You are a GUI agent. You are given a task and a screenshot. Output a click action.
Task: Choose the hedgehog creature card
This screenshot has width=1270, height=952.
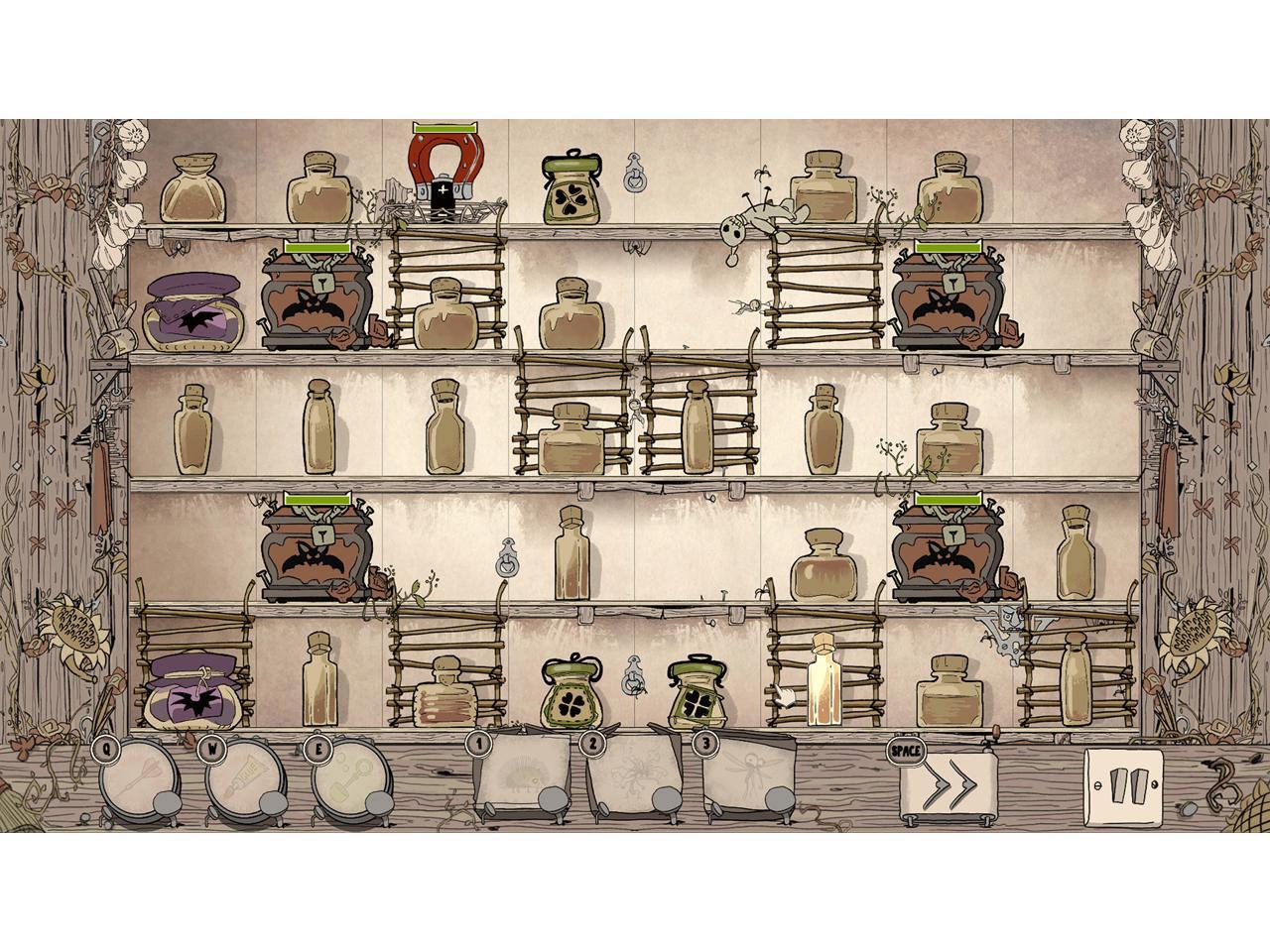[523, 774]
